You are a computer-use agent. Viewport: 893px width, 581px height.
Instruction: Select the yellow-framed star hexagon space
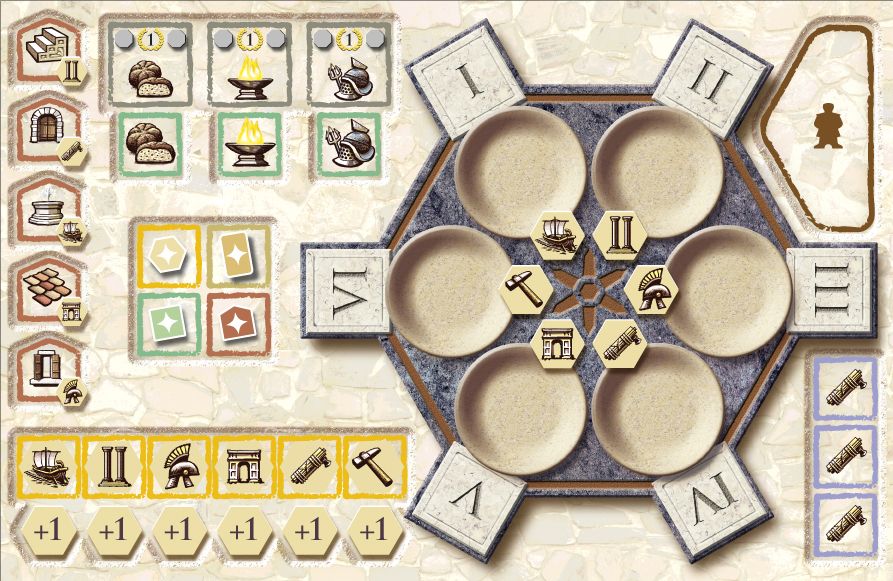169,255
